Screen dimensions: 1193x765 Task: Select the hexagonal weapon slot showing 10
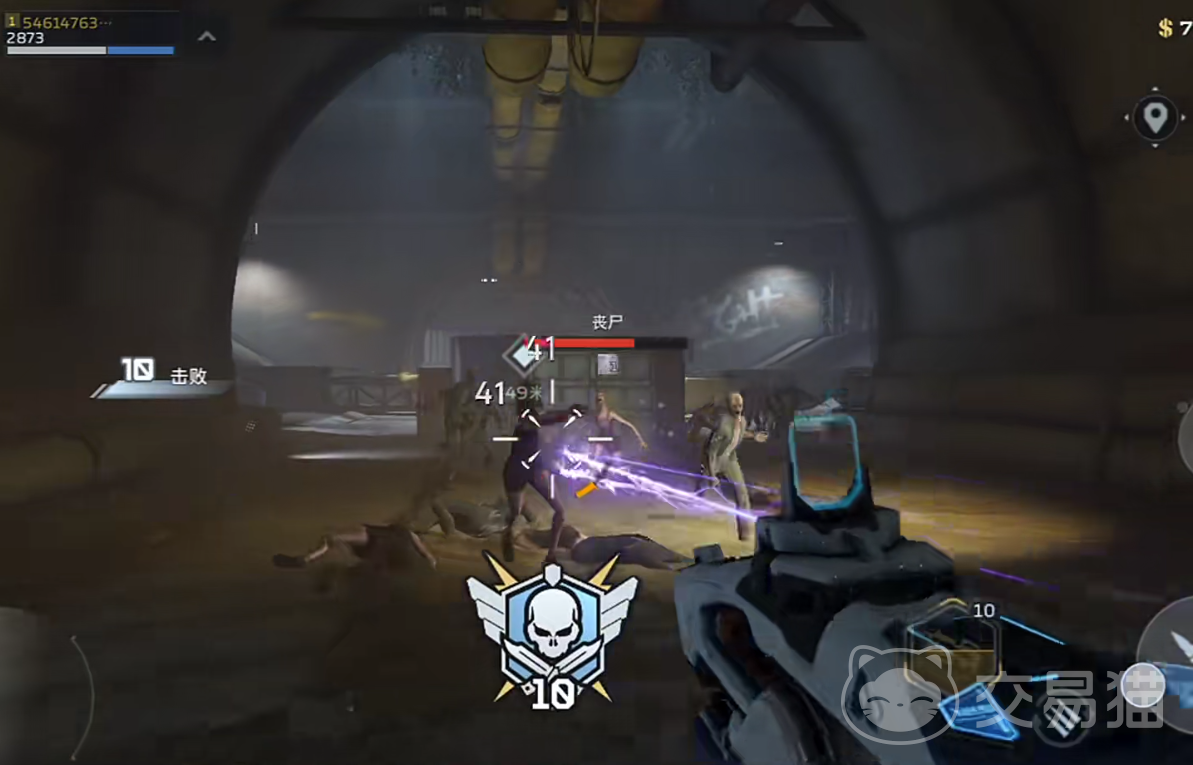952,648
